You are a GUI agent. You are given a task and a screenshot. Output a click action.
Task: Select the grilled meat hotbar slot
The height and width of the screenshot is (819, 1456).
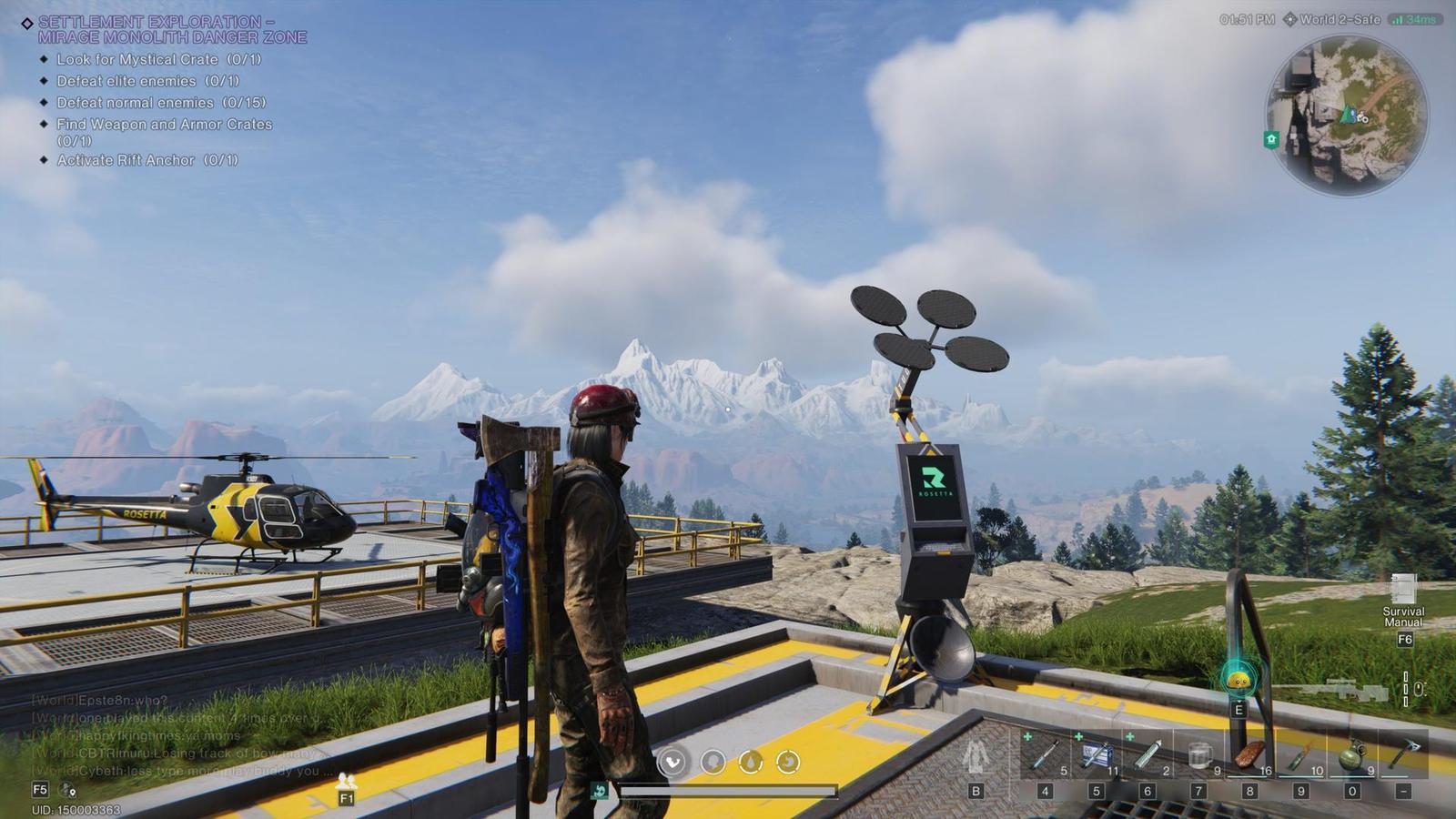[1250, 754]
